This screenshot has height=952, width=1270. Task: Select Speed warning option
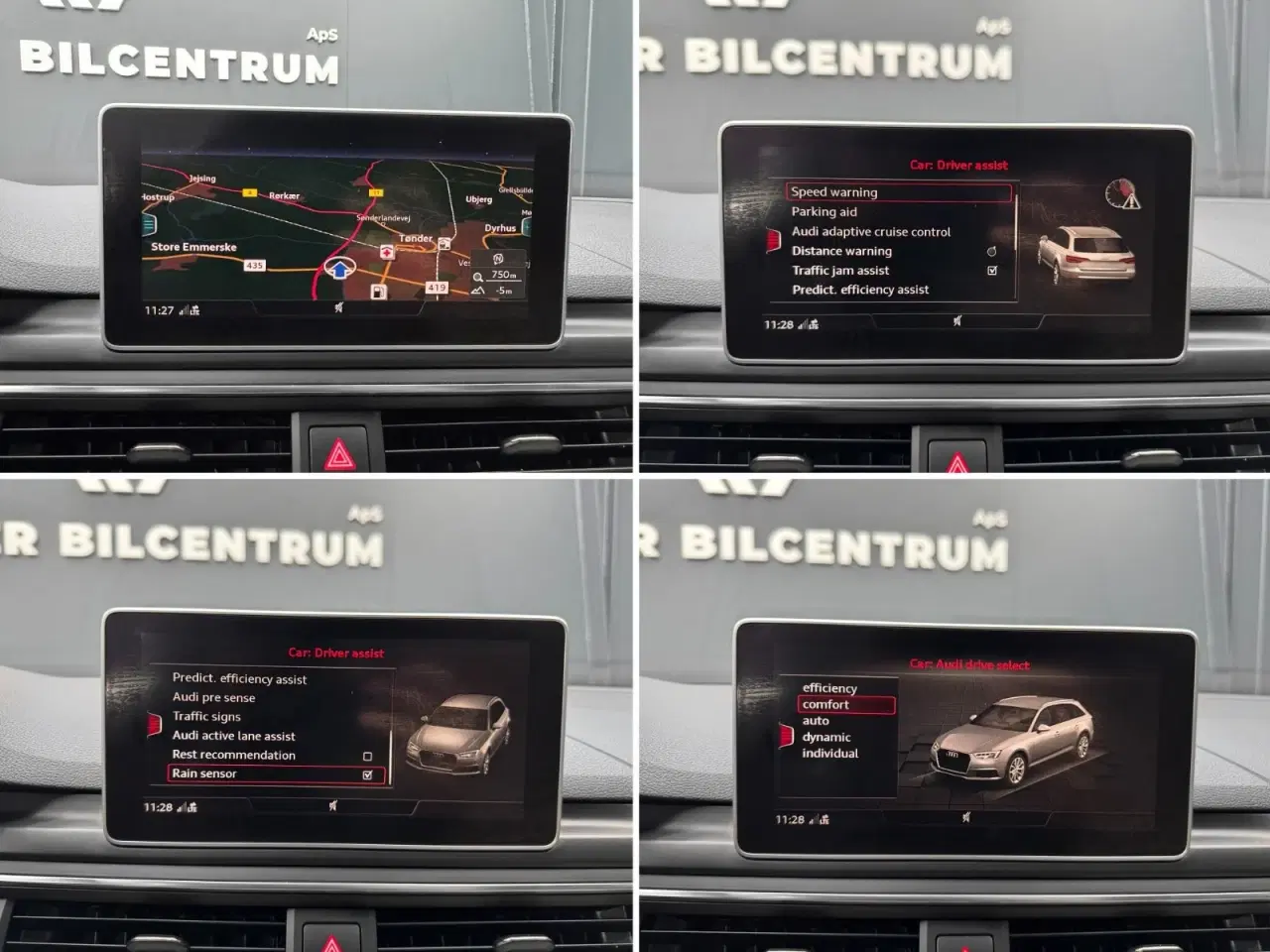pos(834,191)
